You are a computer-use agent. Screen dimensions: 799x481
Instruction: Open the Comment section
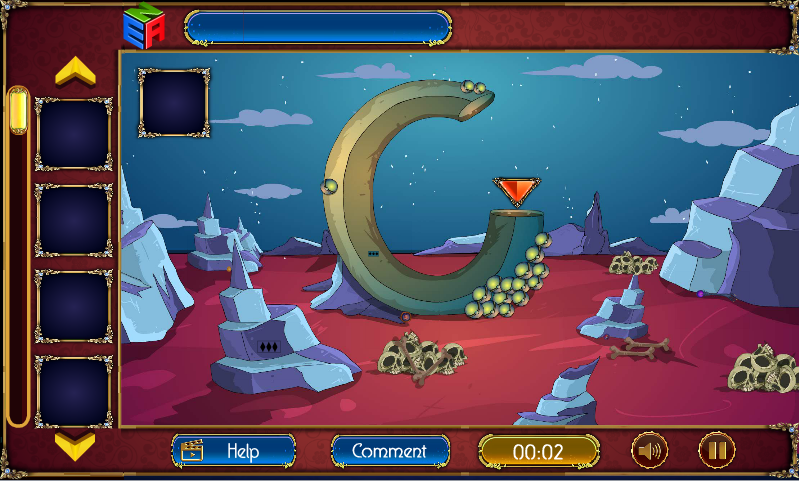tap(389, 451)
